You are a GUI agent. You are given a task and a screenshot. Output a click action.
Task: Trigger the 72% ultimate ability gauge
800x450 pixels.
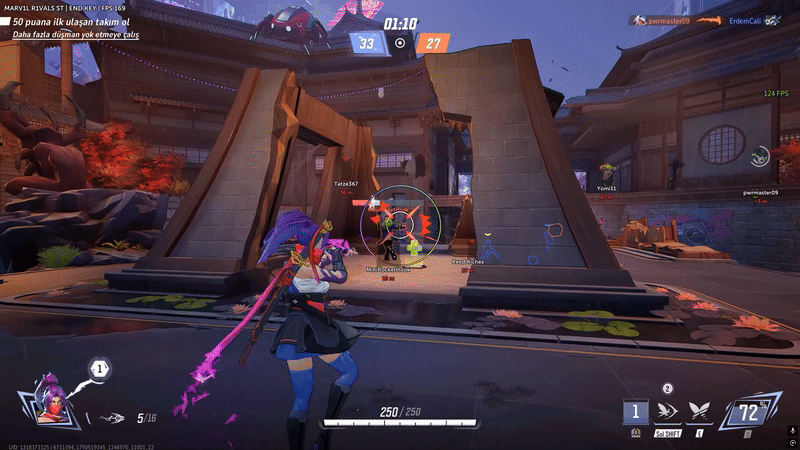pos(749,411)
